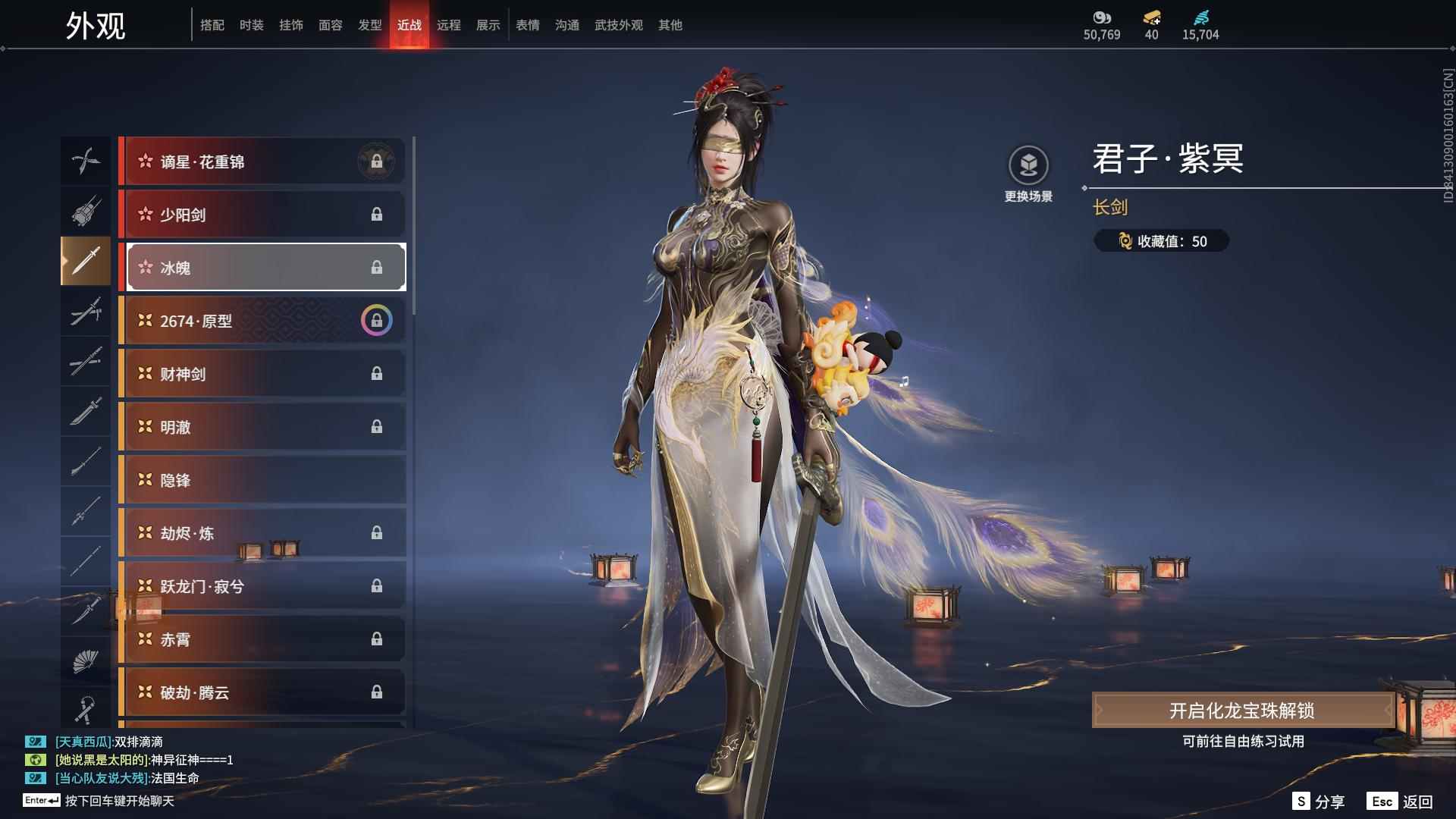The height and width of the screenshot is (819, 1456).
Task: Open the 远程 weapons tab
Action: point(450,24)
